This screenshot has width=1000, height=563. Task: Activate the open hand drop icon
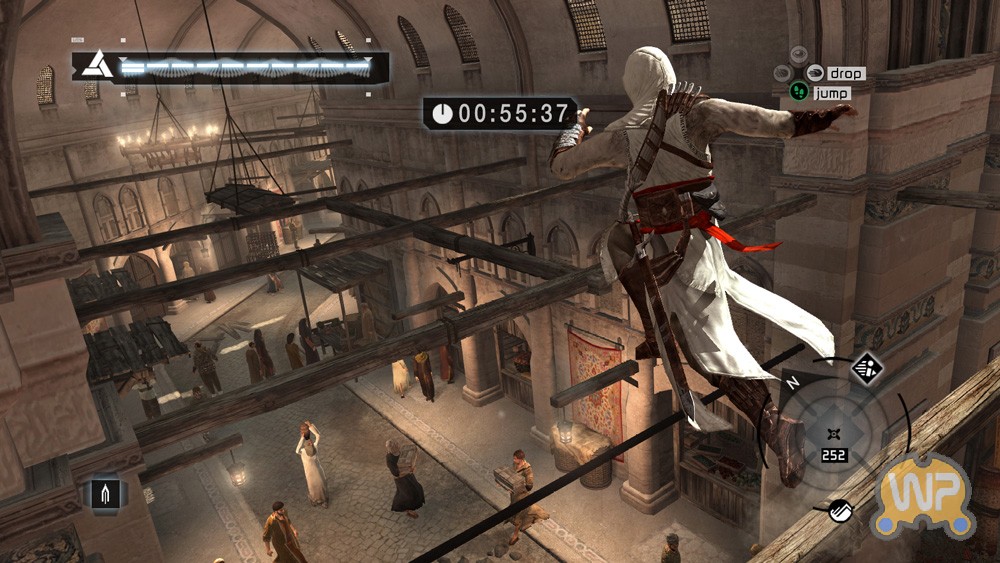click(x=815, y=73)
